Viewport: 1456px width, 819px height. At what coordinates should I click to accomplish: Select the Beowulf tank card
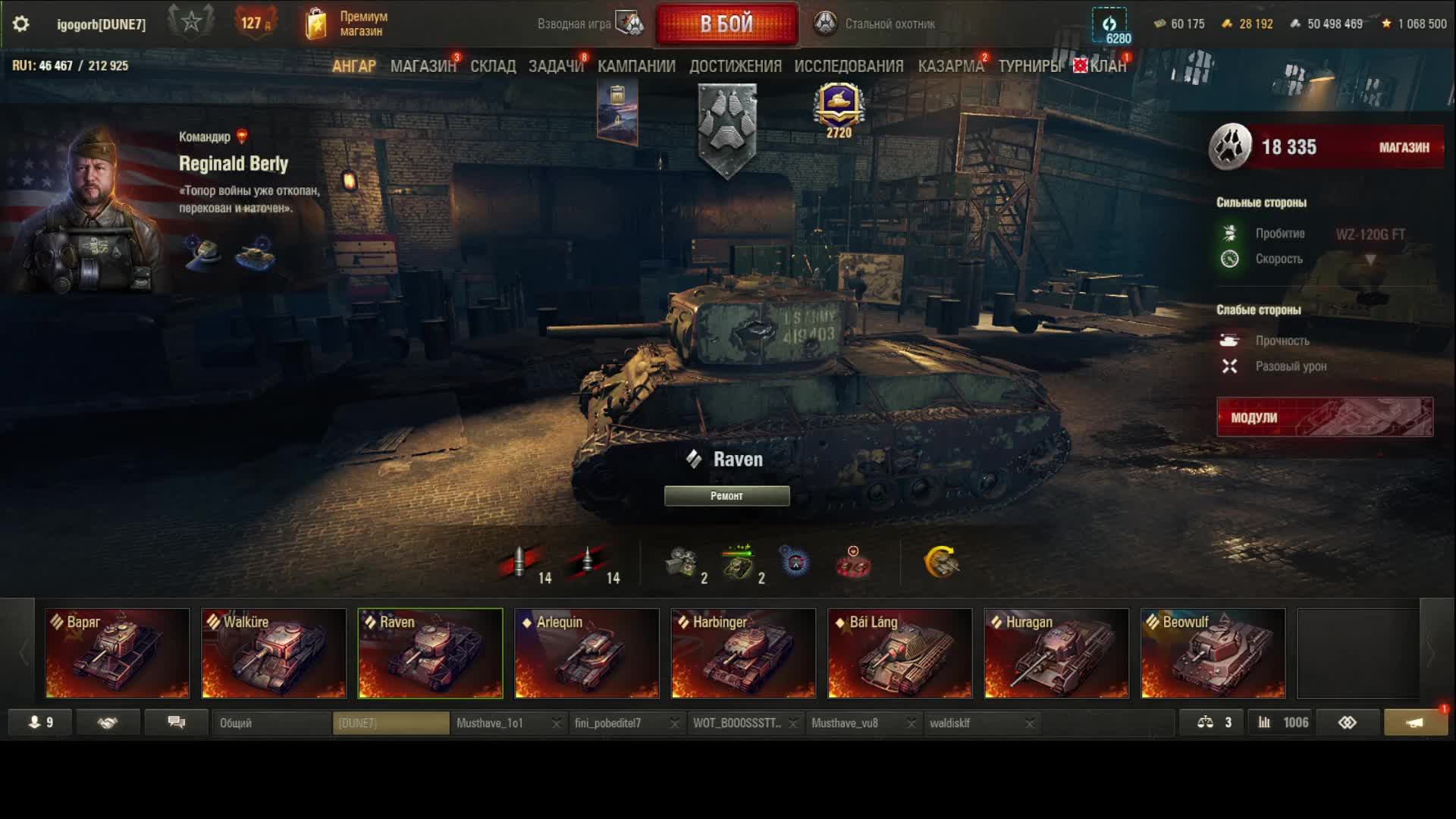(x=1213, y=653)
